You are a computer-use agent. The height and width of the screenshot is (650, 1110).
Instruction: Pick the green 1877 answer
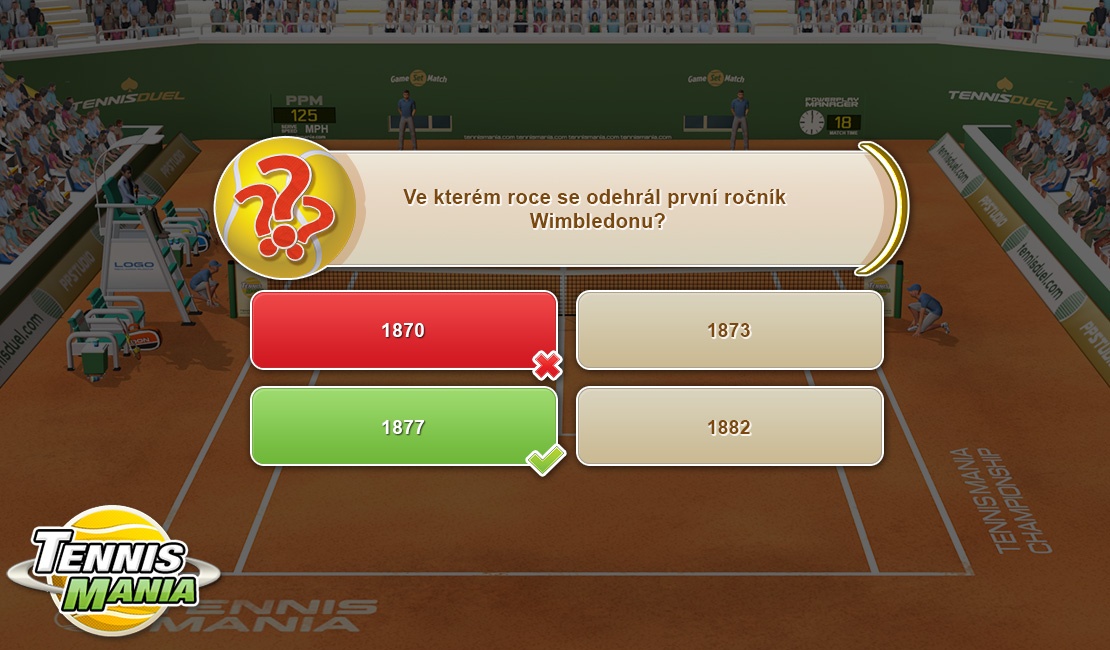click(x=403, y=427)
